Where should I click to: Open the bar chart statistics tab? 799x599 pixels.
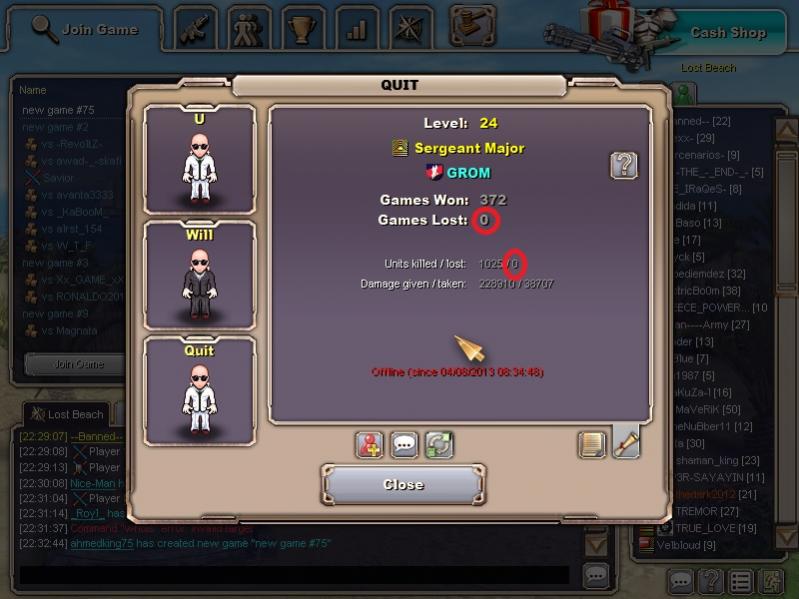357,29
